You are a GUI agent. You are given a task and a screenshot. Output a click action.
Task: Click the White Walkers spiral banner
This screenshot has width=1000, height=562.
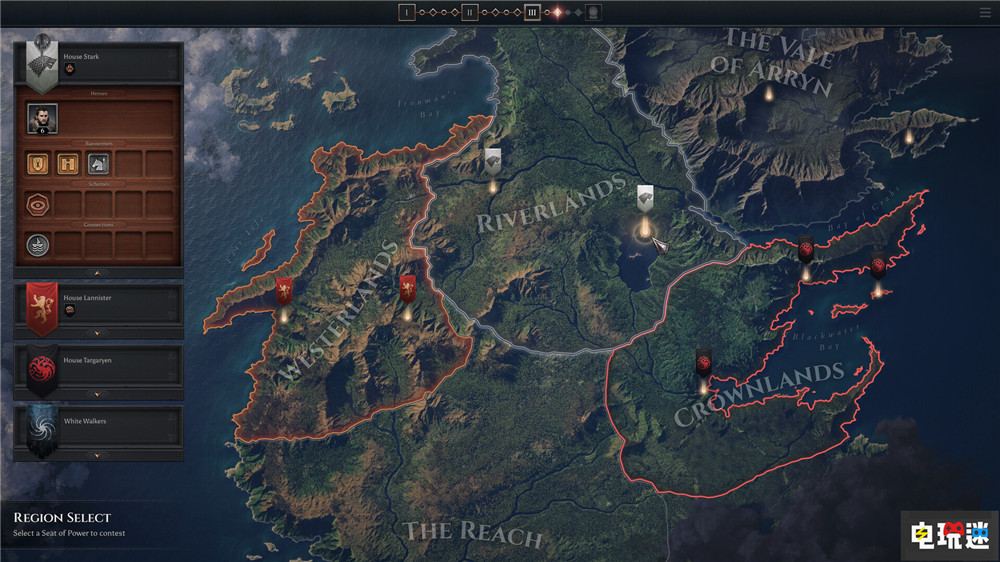[41, 429]
